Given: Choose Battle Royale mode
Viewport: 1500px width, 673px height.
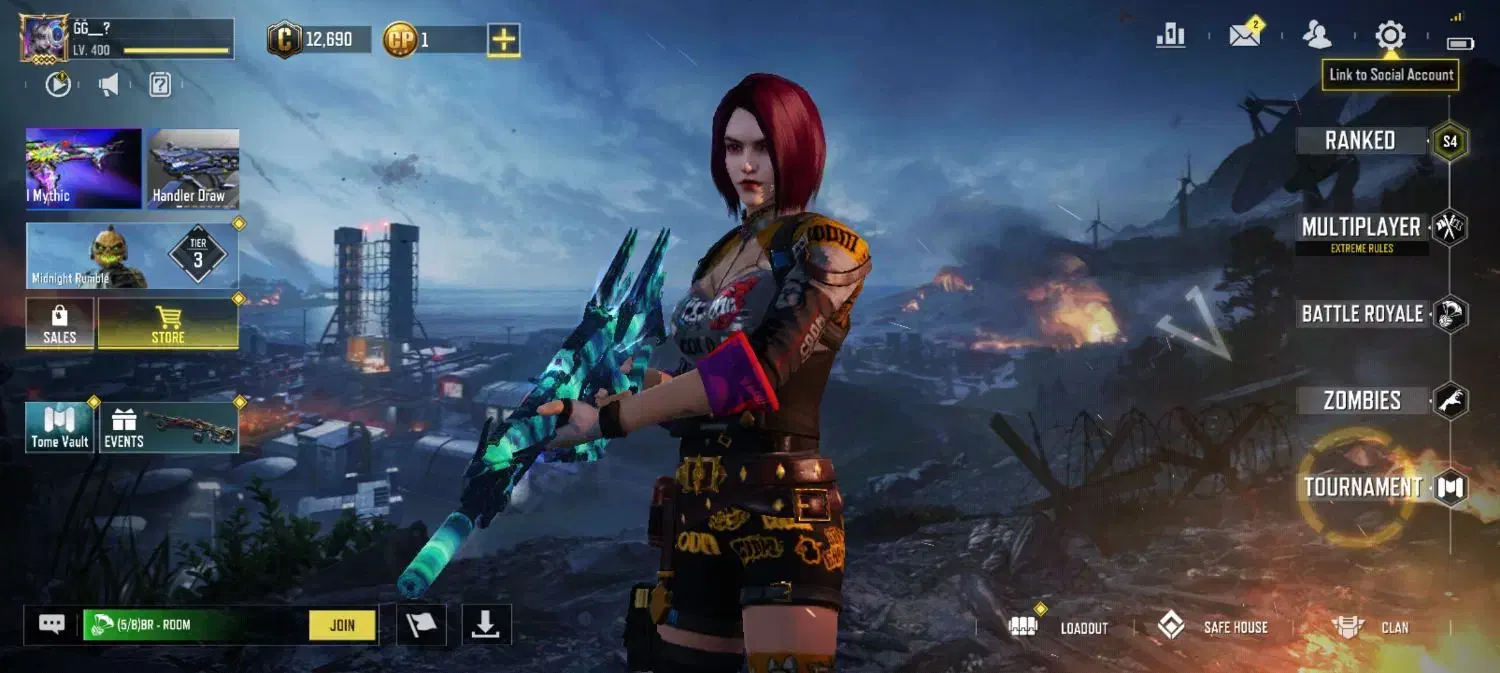Looking at the screenshot, I should point(1362,314).
